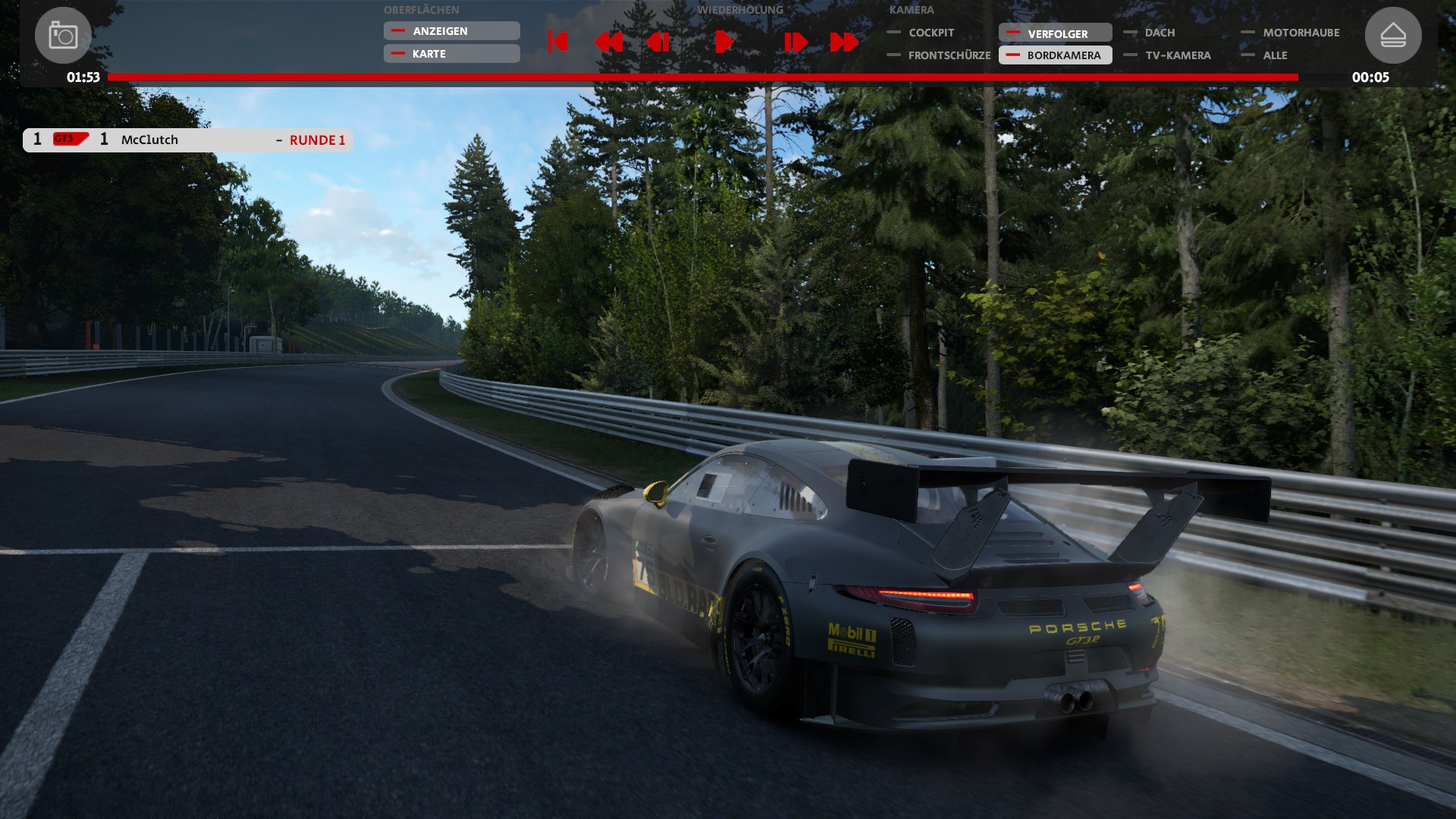Switch to the Cockpit camera

(x=930, y=33)
